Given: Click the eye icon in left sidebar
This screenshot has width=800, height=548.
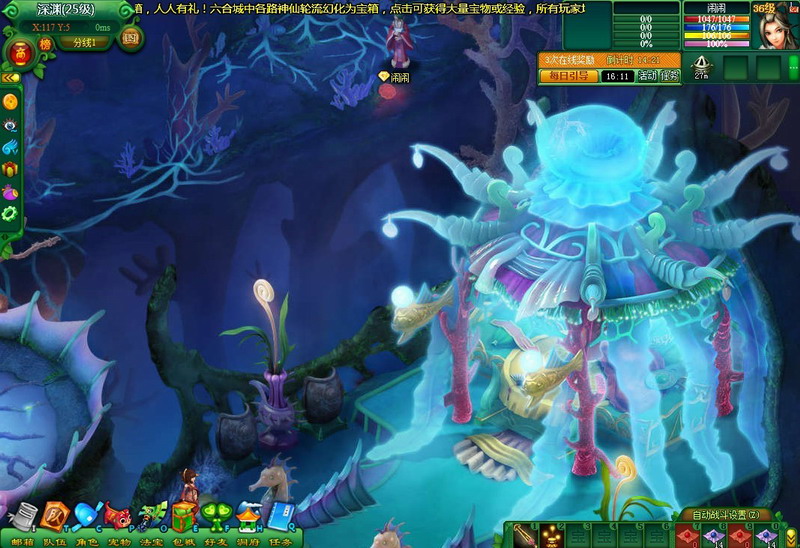Looking at the screenshot, I should point(10,125).
